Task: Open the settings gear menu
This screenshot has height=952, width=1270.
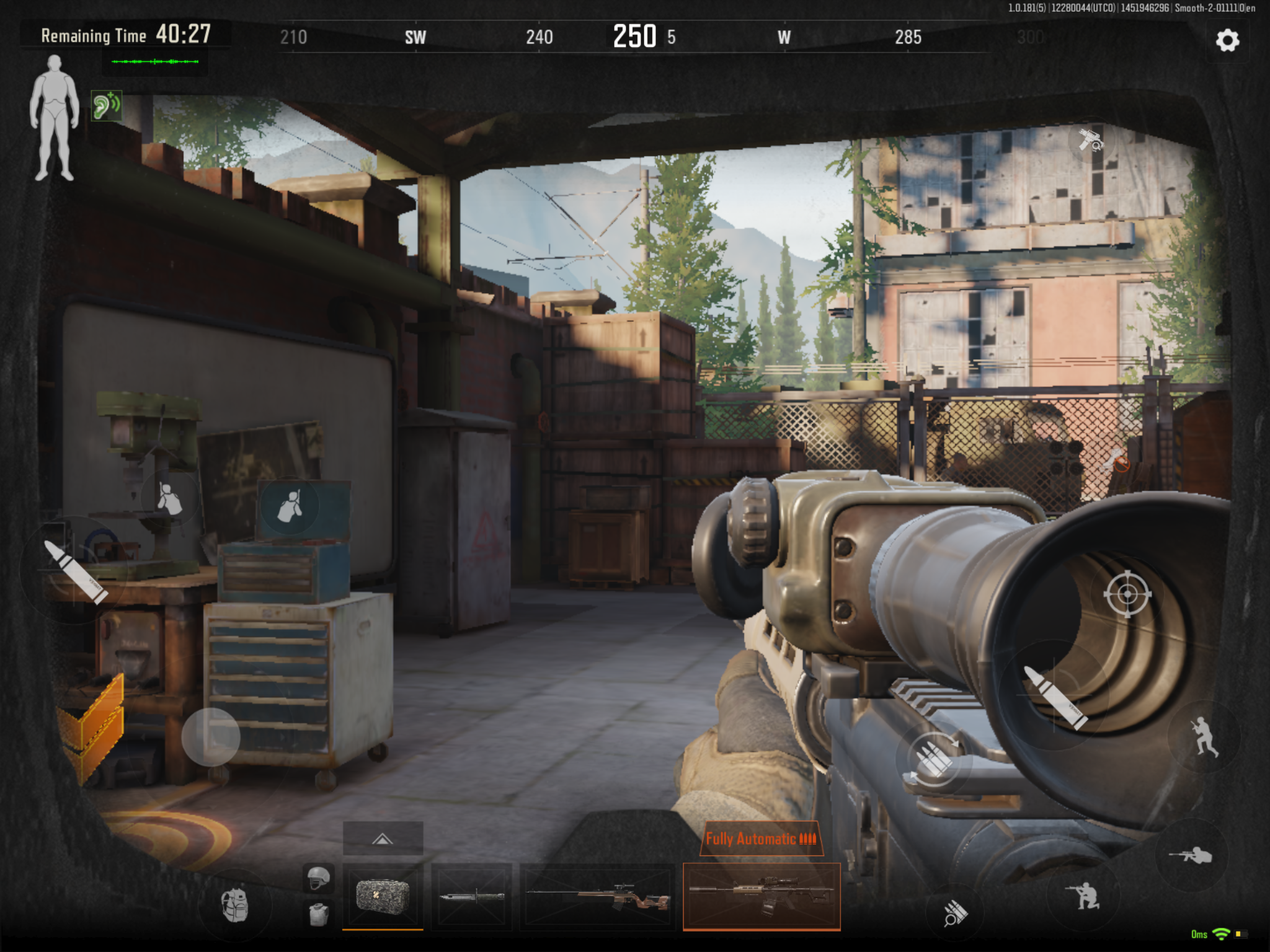Action: tap(1227, 41)
